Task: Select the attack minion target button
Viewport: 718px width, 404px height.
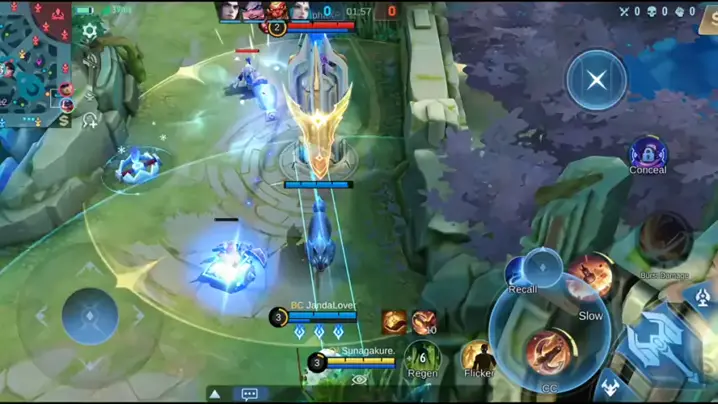Action: (610, 389)
